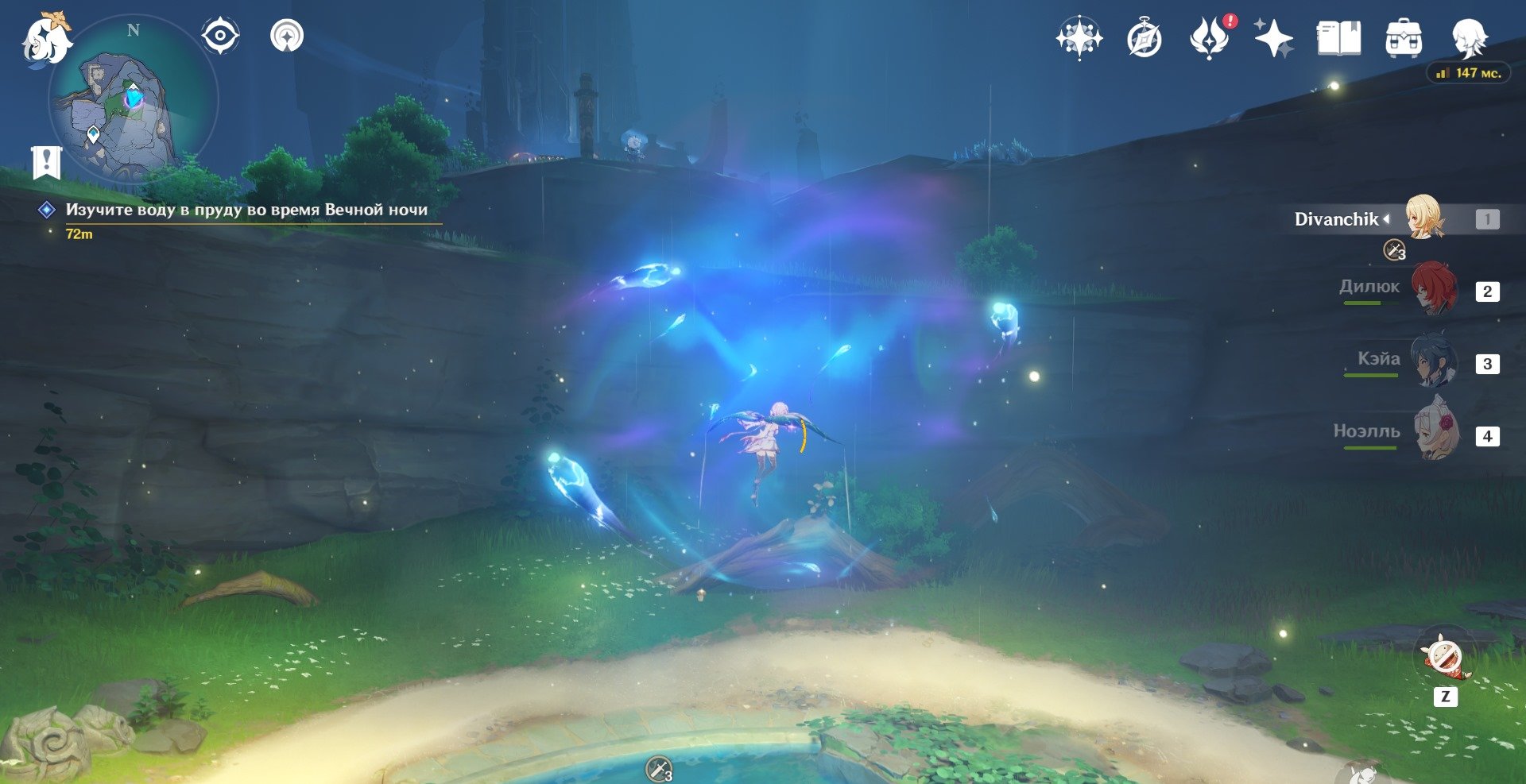Select the tracked quest about pond water

click(x=246, y=210)
